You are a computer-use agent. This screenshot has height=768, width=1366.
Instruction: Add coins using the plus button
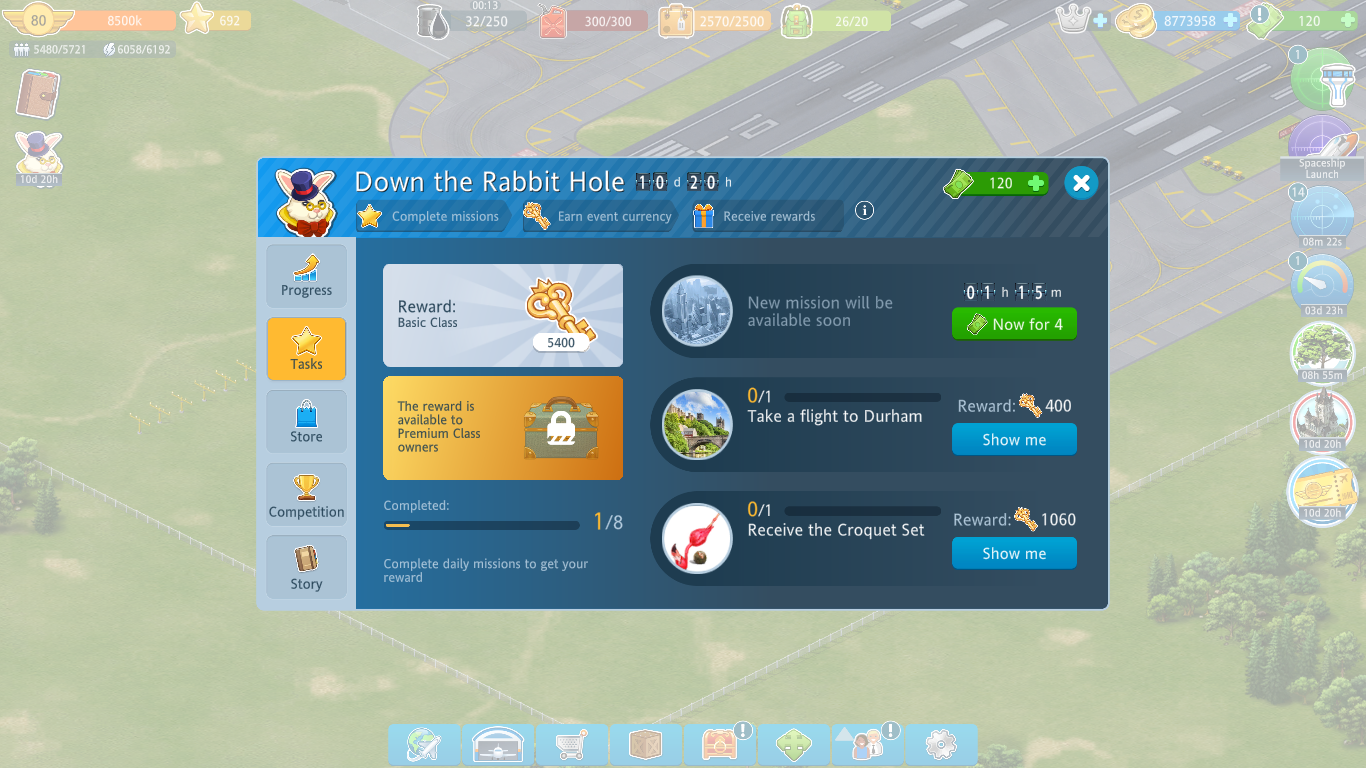1230,20
